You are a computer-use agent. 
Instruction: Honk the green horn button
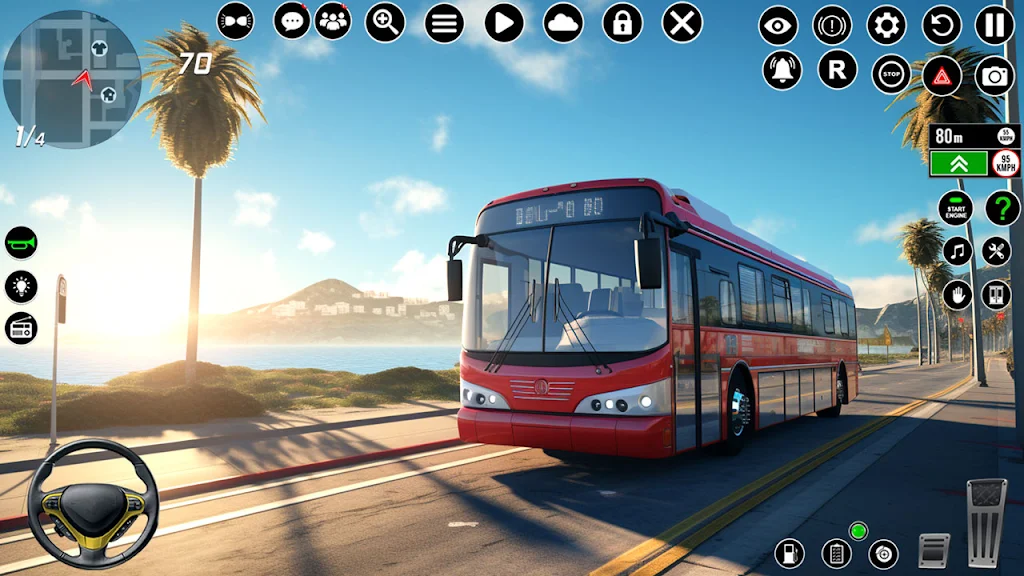pyautogui.click(x=21, y=243)
